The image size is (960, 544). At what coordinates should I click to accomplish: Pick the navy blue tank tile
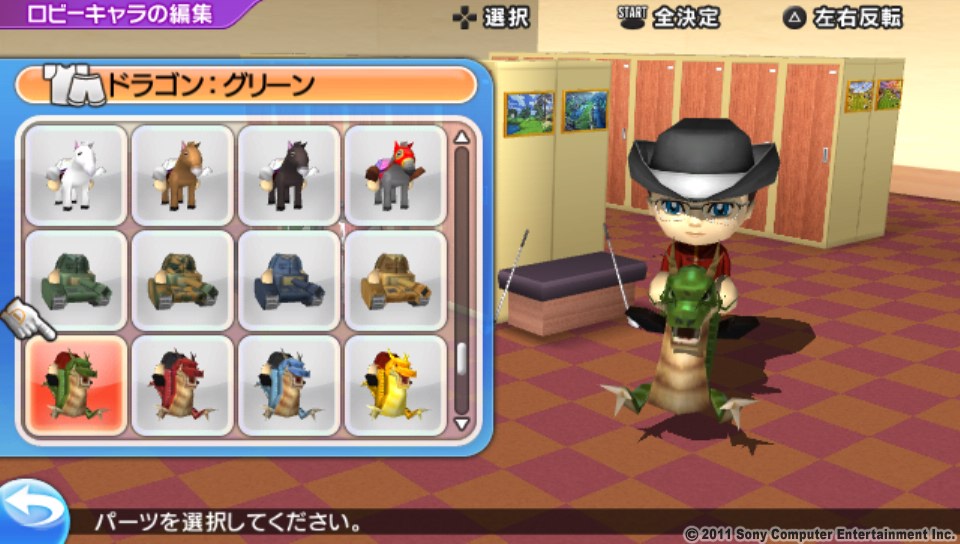coord(289,280)
